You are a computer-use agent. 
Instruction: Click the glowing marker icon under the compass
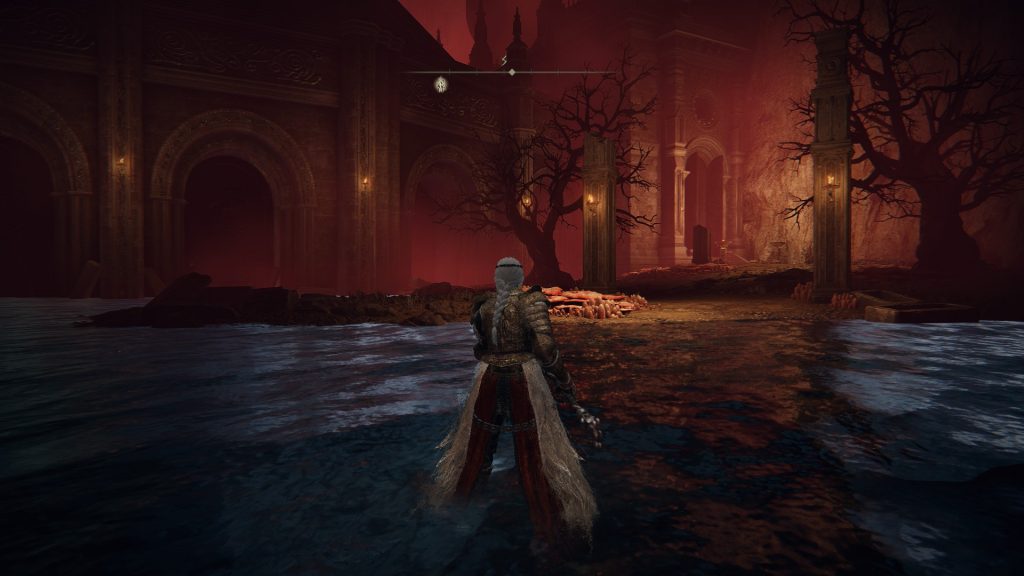(x=440, y=84)
